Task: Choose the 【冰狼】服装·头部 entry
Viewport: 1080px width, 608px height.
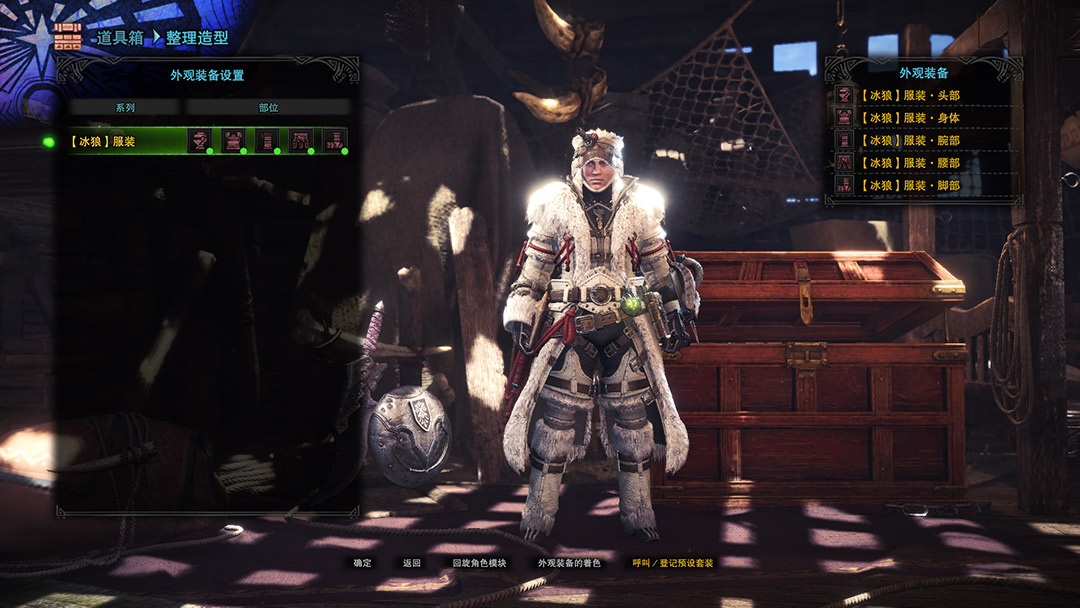Action: (x=913, y=96)
